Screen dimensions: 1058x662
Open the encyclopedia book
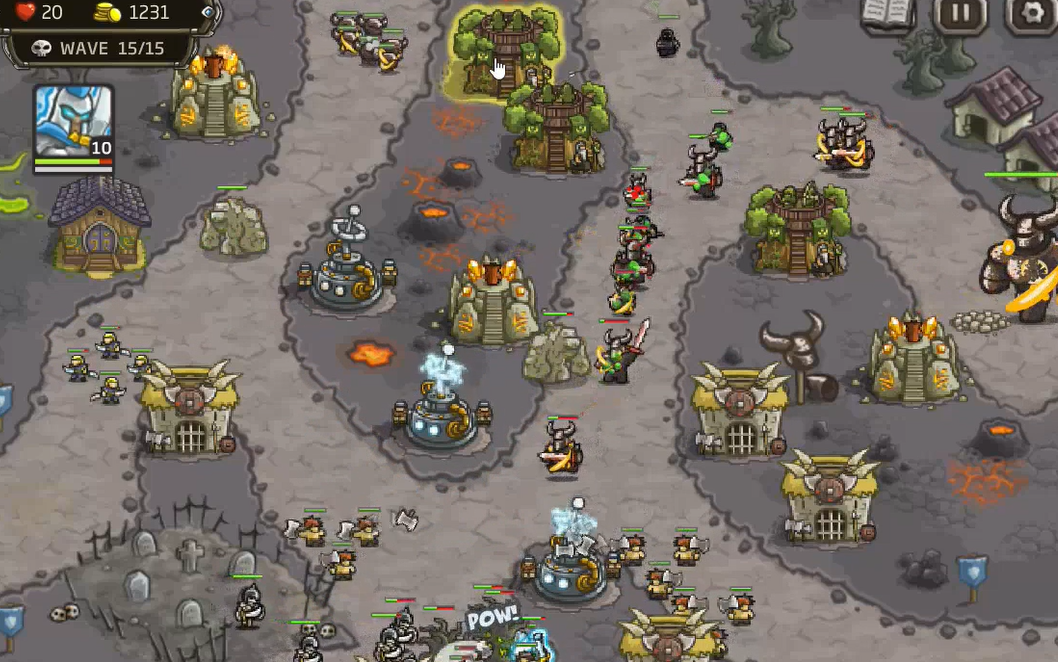point(888,14)
